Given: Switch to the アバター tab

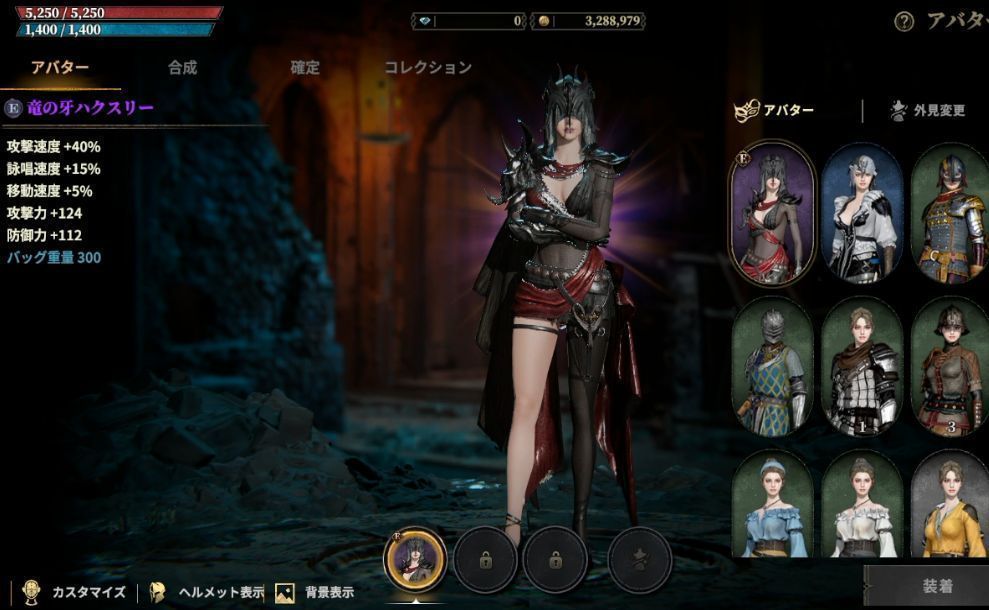Looking at the screenshot, I should pos(60,68).
